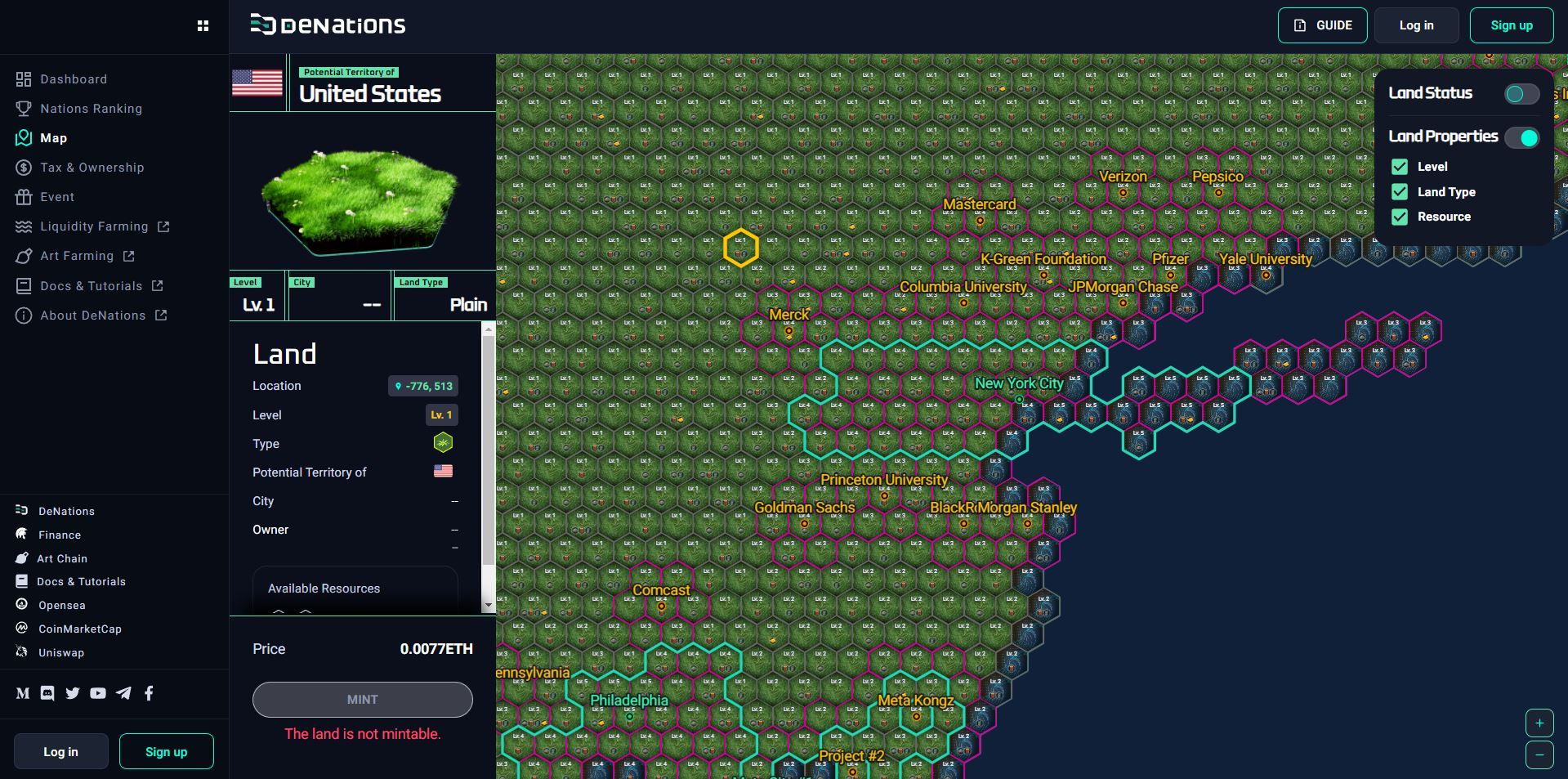This screenshot has width=1568, height=779.
Task: Select the Event menu entry
Action: 57,197
